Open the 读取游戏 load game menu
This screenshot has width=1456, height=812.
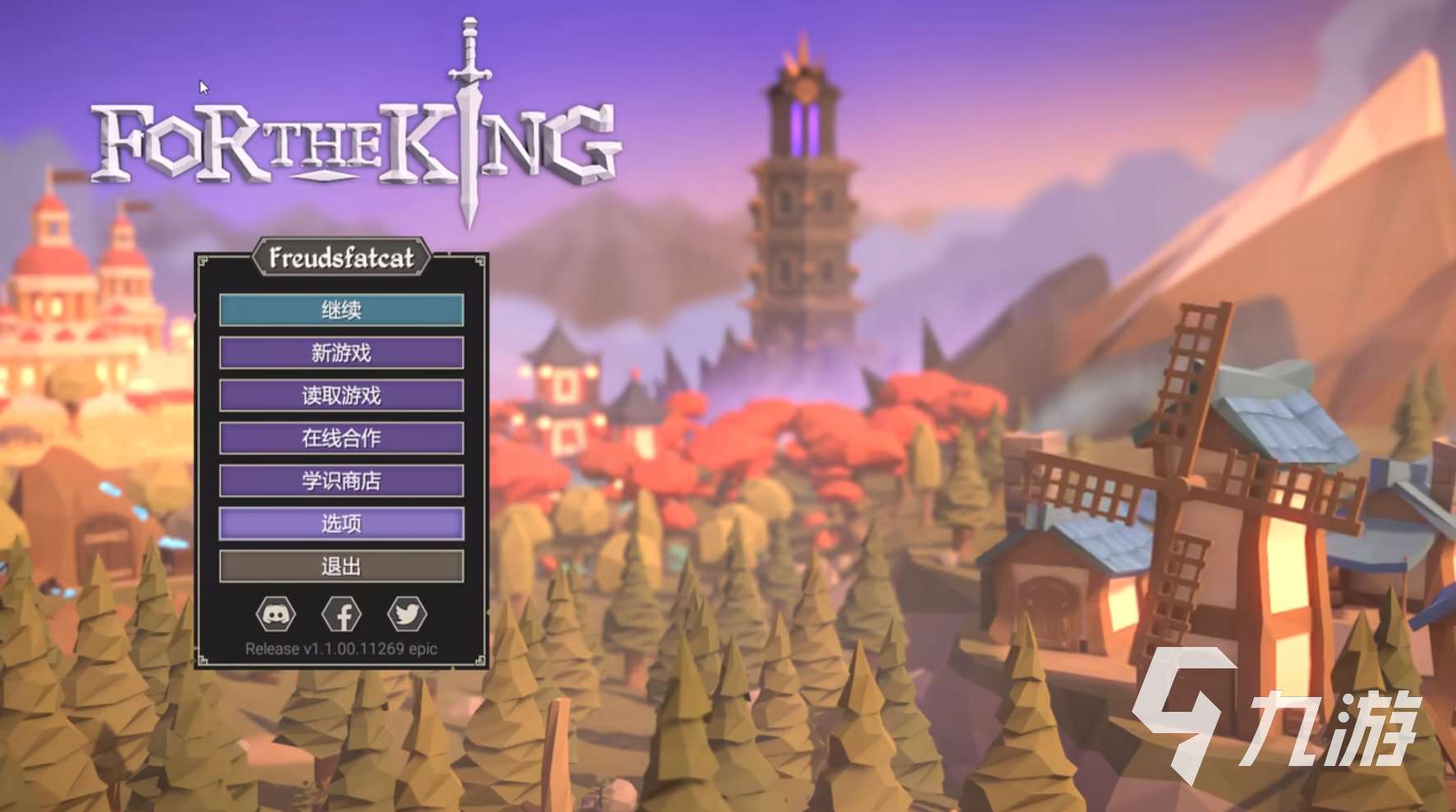[x=341, y=396]
